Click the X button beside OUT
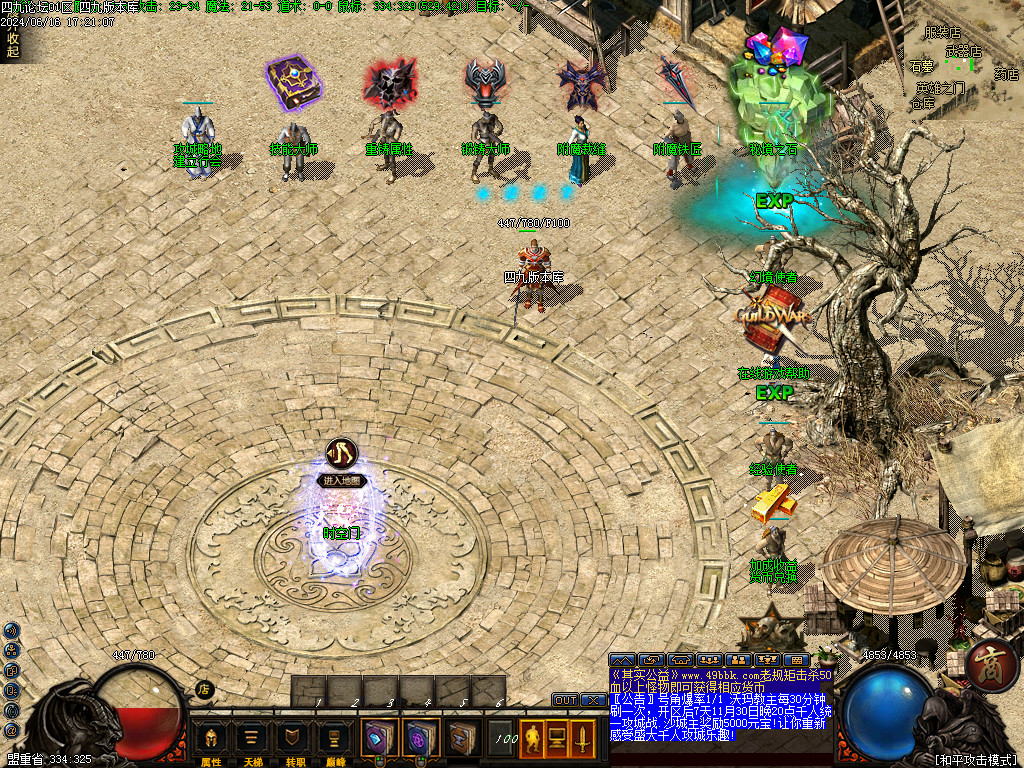 click(592, 700)
